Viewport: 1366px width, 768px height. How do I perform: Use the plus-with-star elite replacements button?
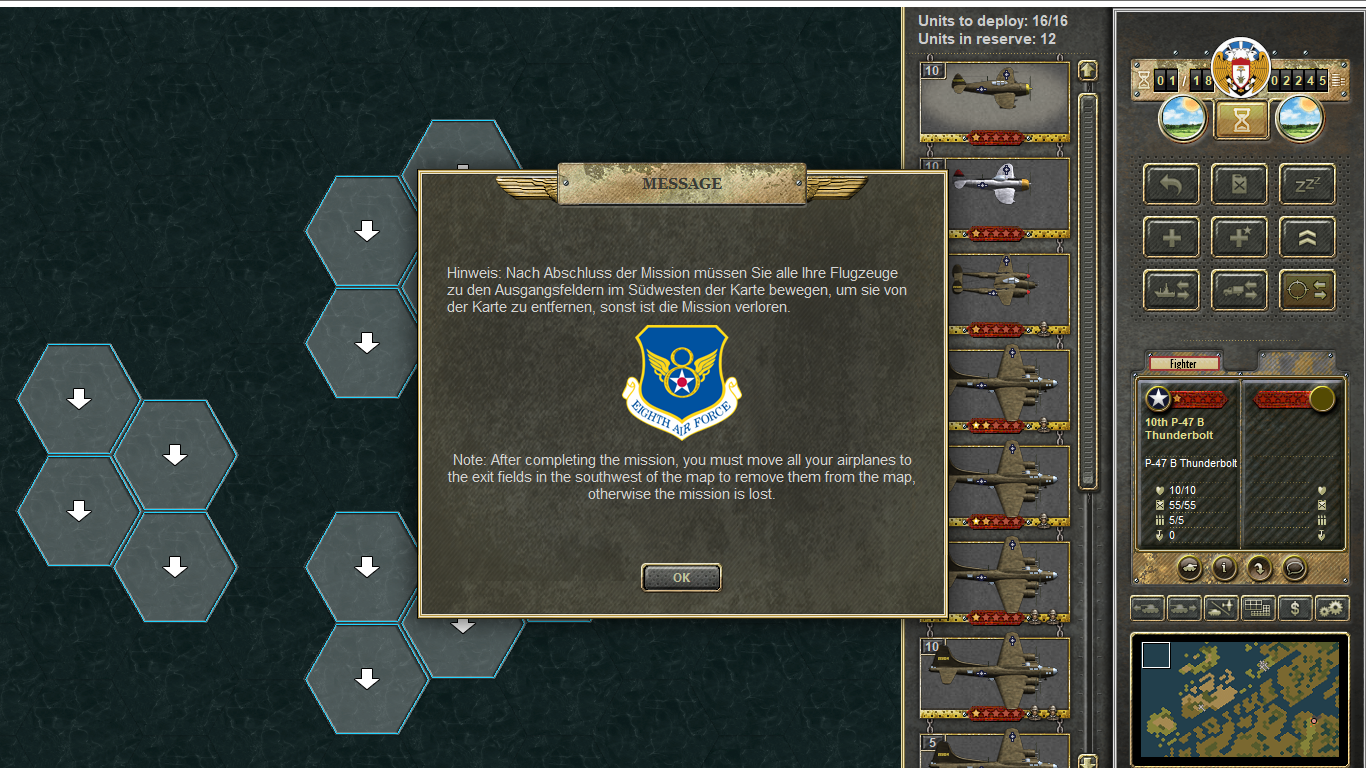[1239, 238]
